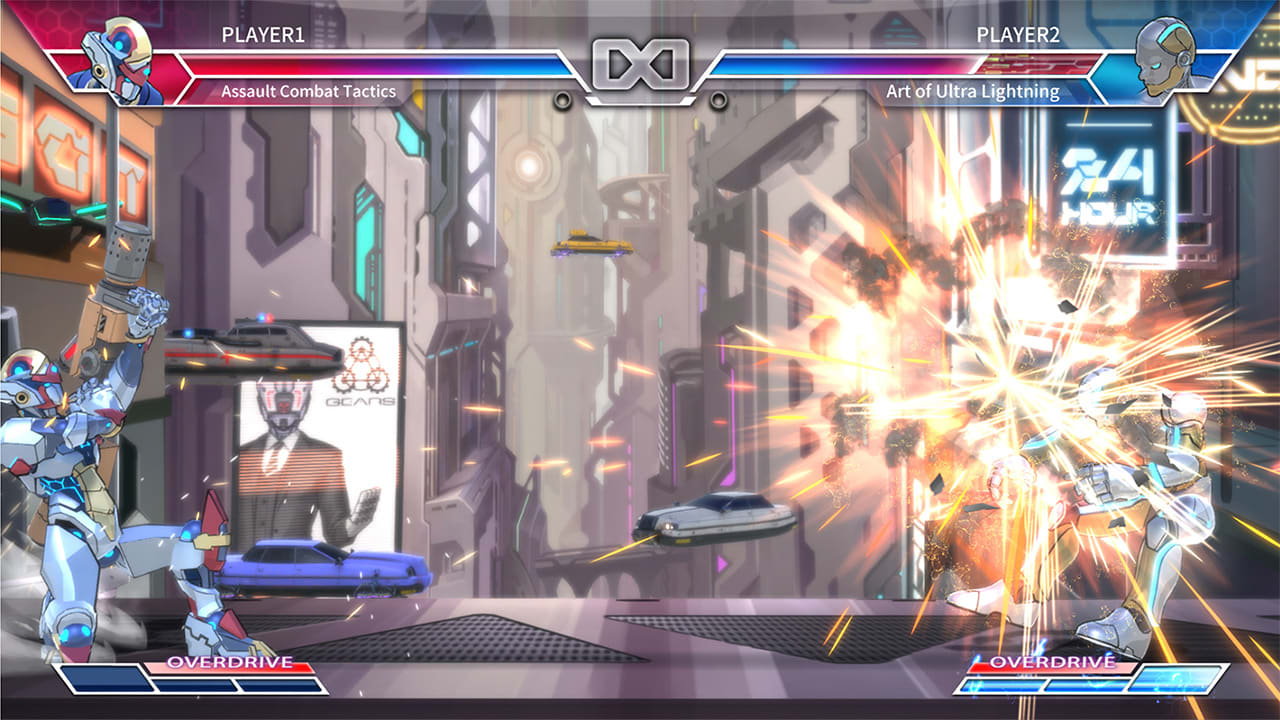Select the central crossed-logo emblem
The width and height of the screenshot is (1280, 720).
click(x=640, y=62)
